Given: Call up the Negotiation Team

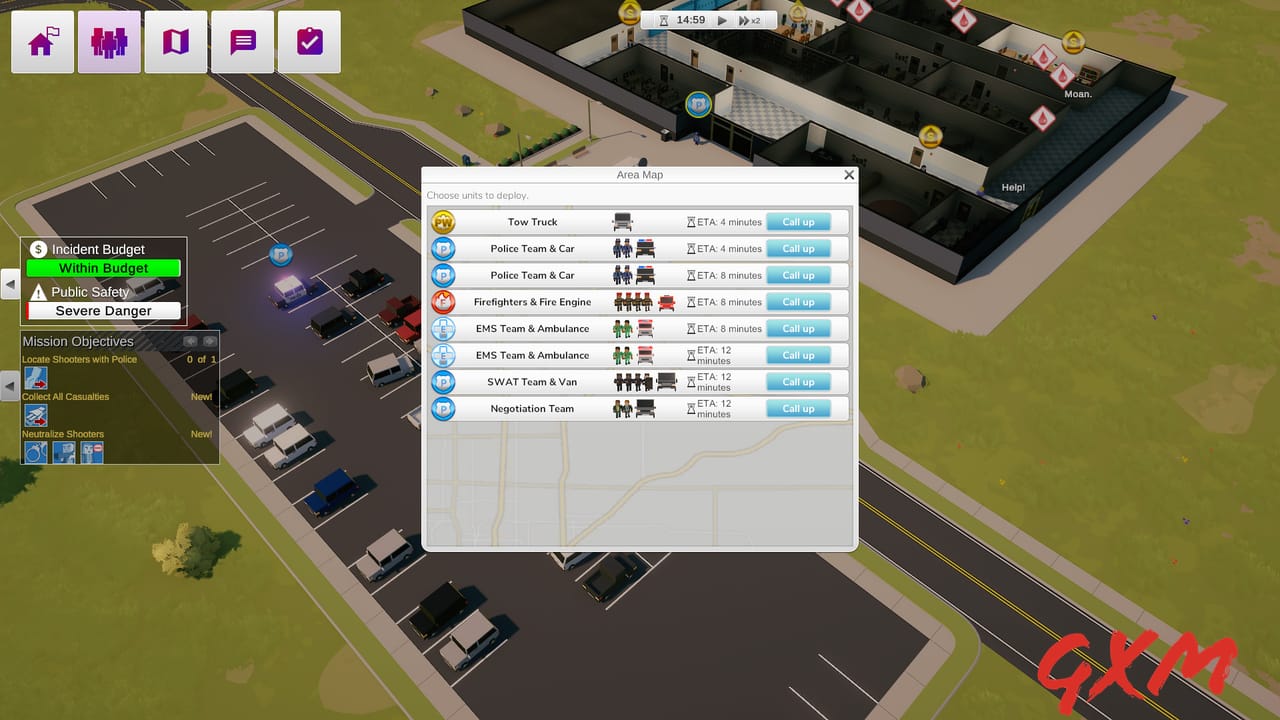Looking at the screenshot, I should point(797,408).
